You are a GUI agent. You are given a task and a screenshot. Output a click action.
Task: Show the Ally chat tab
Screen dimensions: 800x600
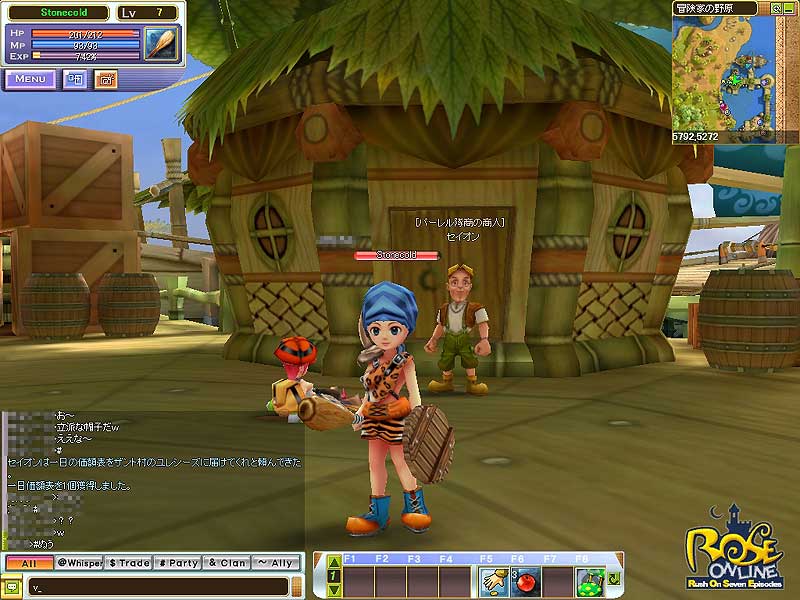(x=275, y=563)
